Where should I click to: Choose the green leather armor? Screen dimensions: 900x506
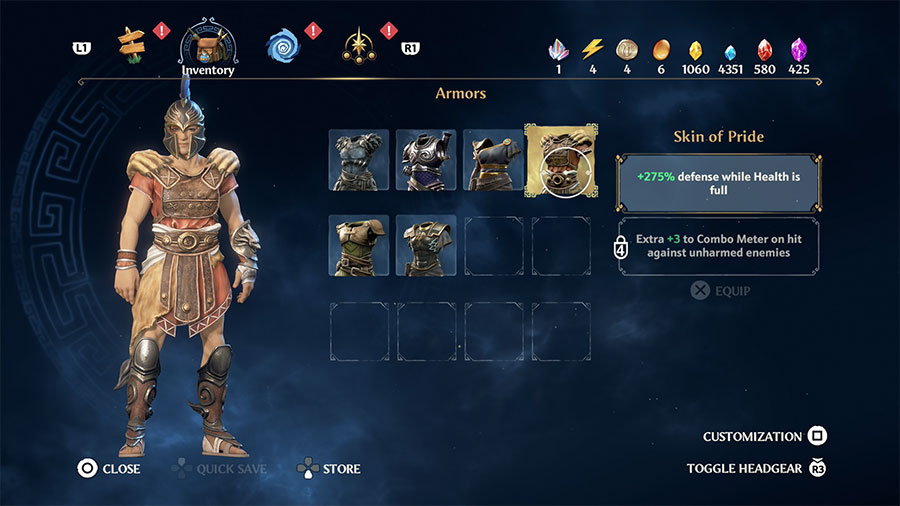359,245
